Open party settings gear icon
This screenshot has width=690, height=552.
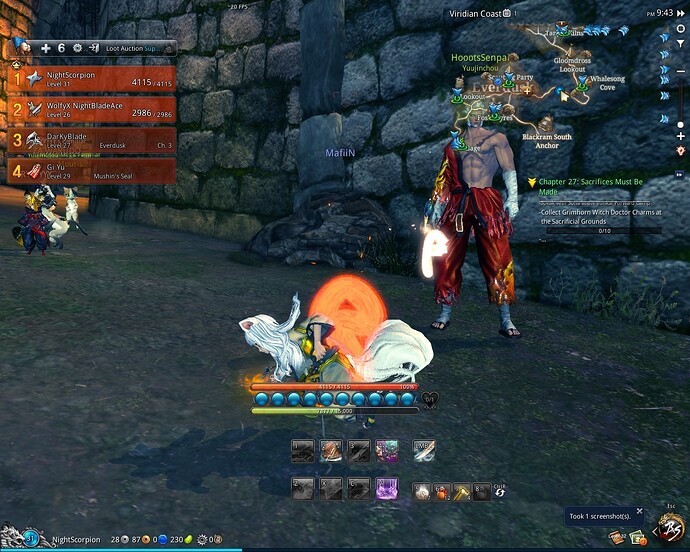point(77,47)
